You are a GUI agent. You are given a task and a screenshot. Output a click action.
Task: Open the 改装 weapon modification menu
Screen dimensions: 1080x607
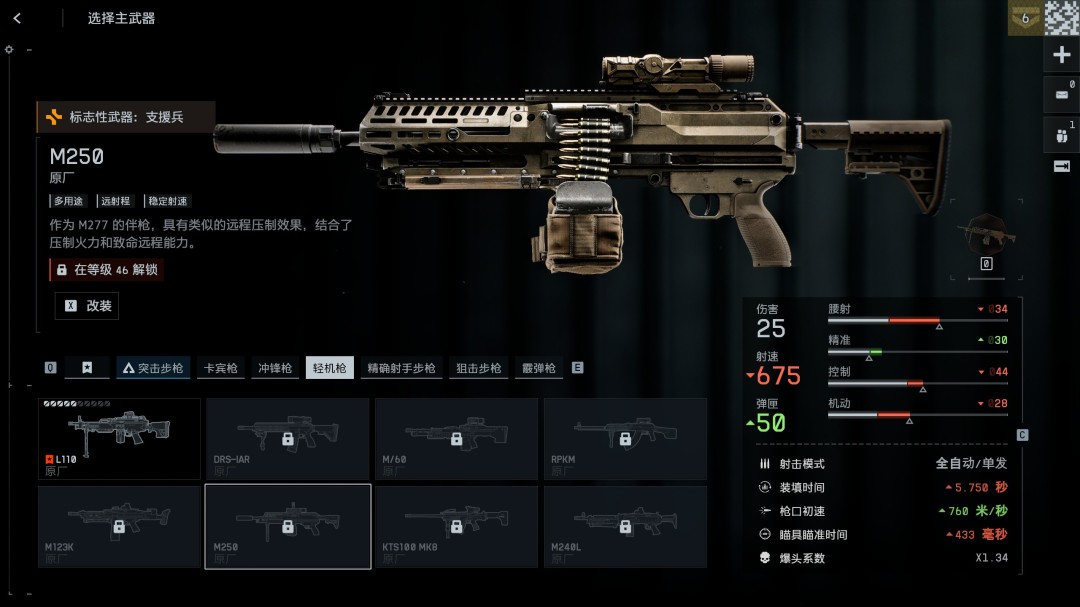pyautogui.click(x=87, y=306)
